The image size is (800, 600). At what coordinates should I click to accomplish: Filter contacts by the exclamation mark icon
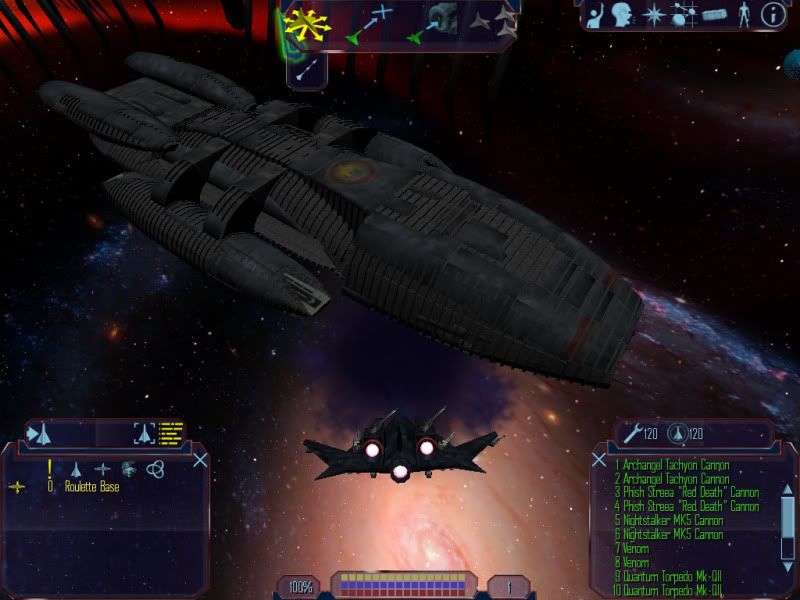click(x=49, y=468)
